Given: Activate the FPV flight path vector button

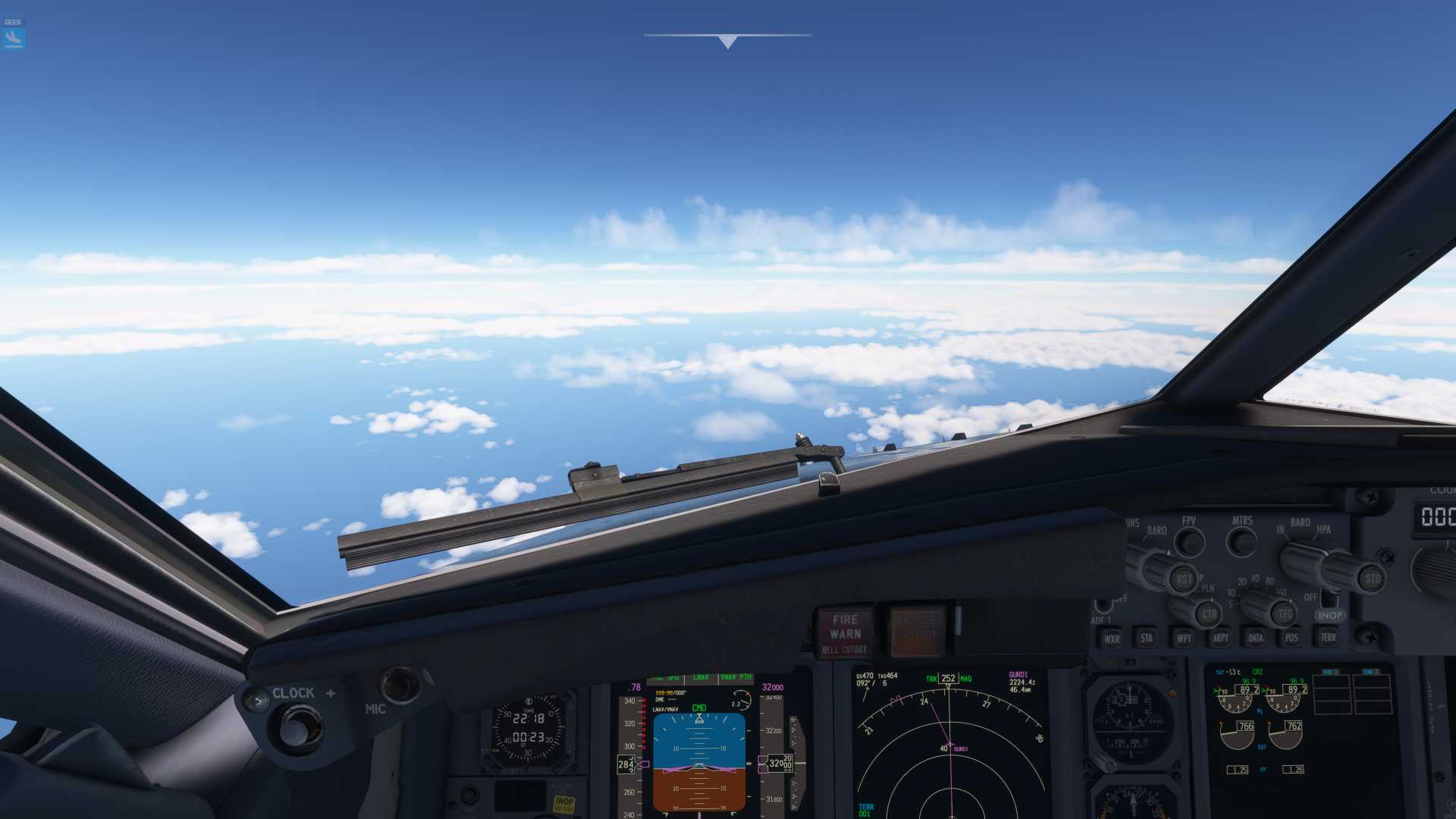Looking at the screenshot, I should click(1190, 541).
